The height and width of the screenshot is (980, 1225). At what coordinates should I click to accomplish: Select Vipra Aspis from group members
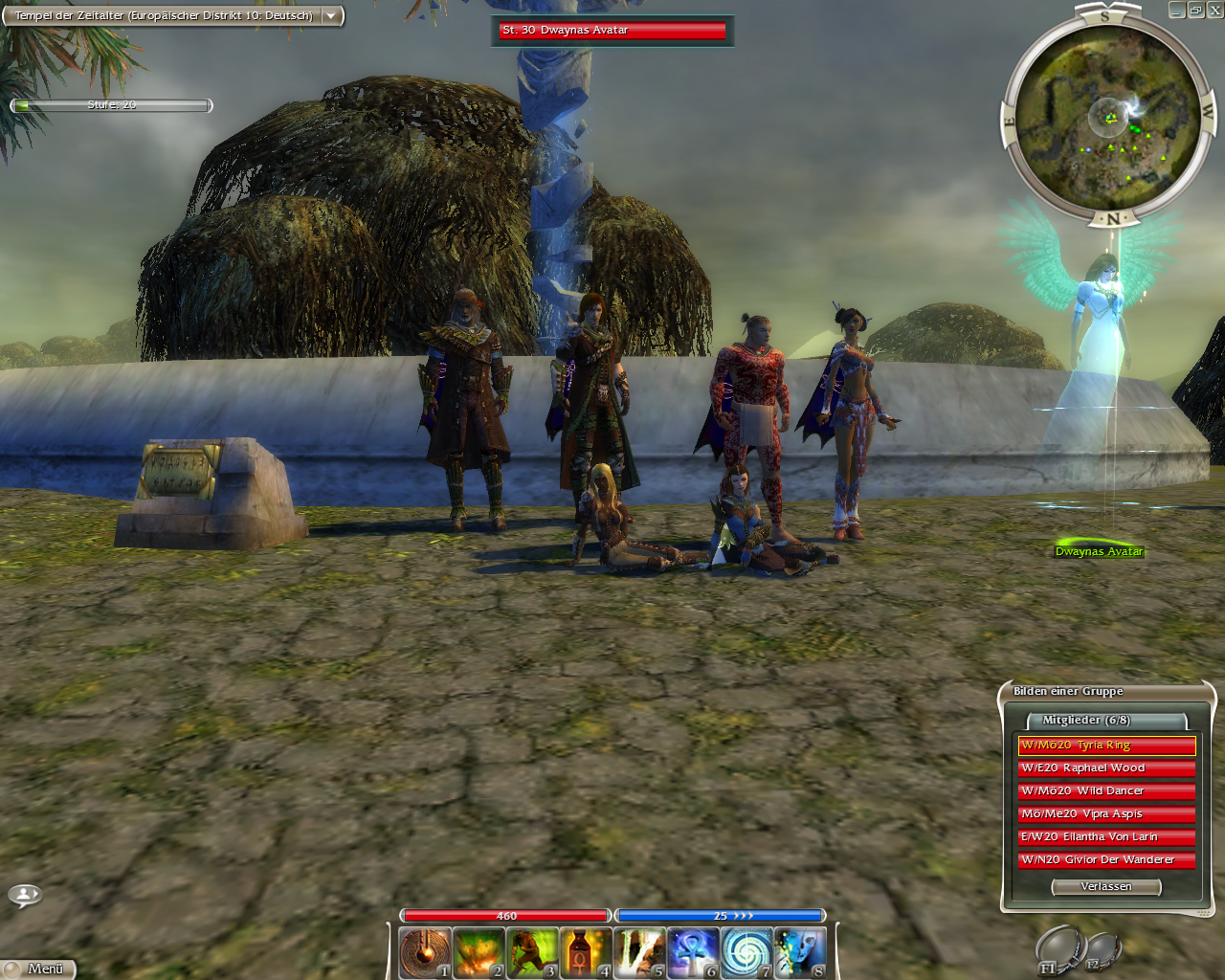coord(1106,814)
